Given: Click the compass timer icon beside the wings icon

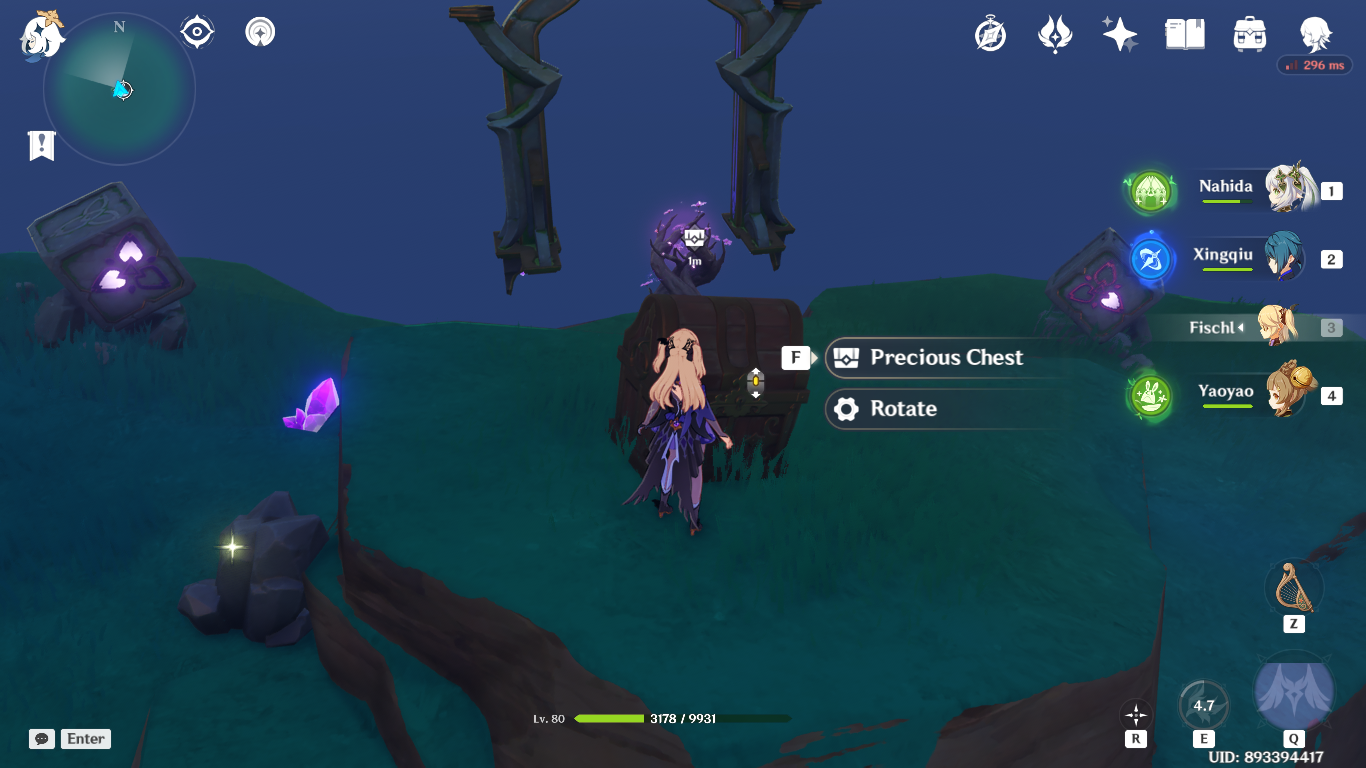Looking at the screenshot, I should pos(988,33).
